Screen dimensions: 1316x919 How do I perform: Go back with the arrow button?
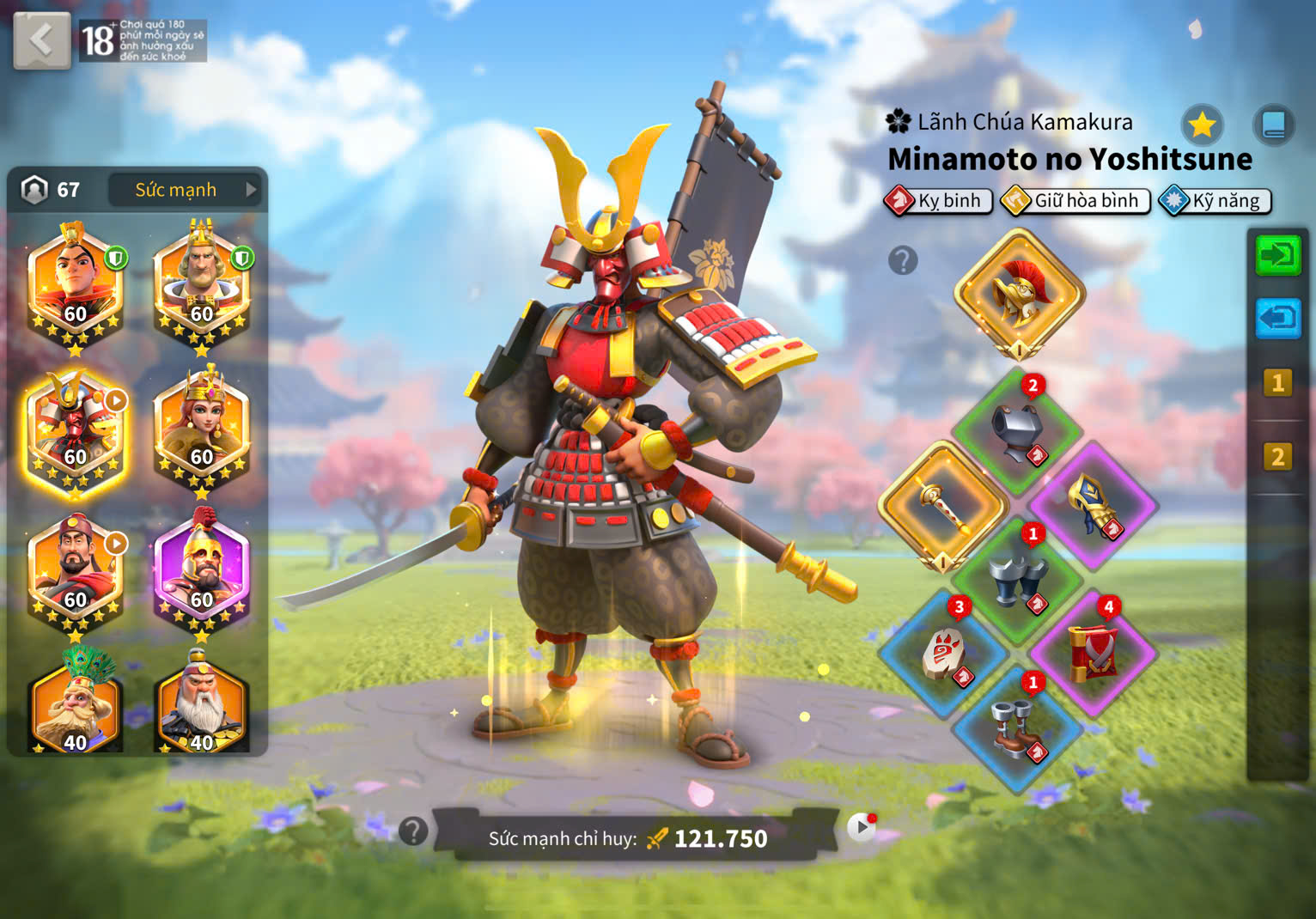click(x=41, y=40)
